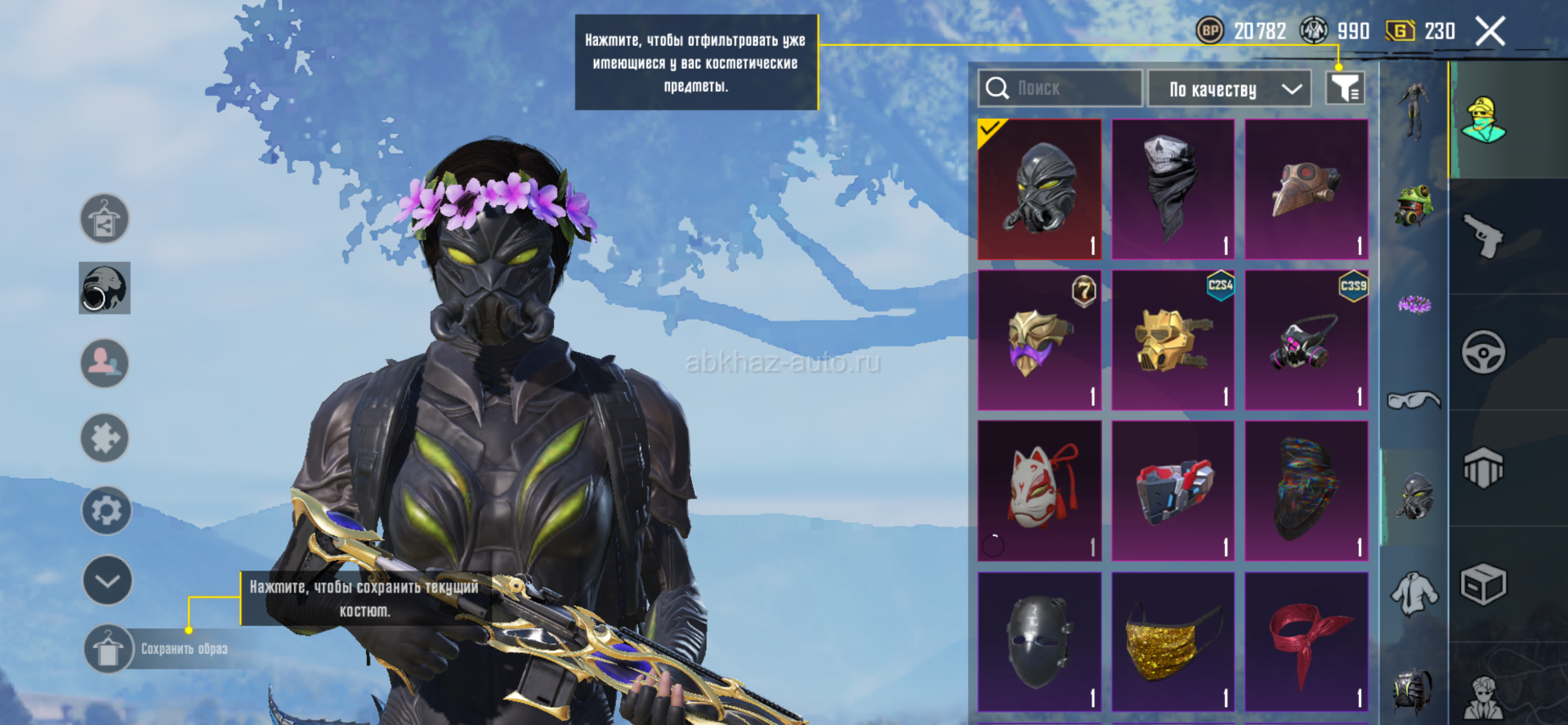Pick the white kitsune fox mask
Screen dimensions: 1568x725
[x=1039, y=490]
